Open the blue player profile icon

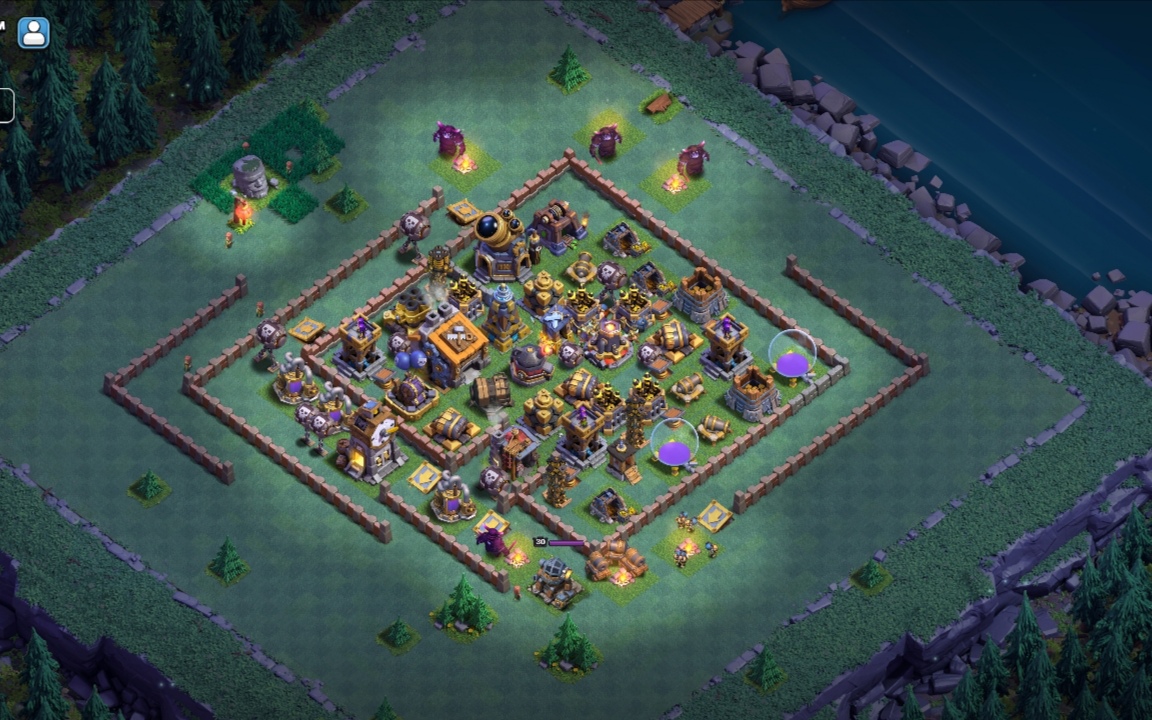click(x=33, y=32)
